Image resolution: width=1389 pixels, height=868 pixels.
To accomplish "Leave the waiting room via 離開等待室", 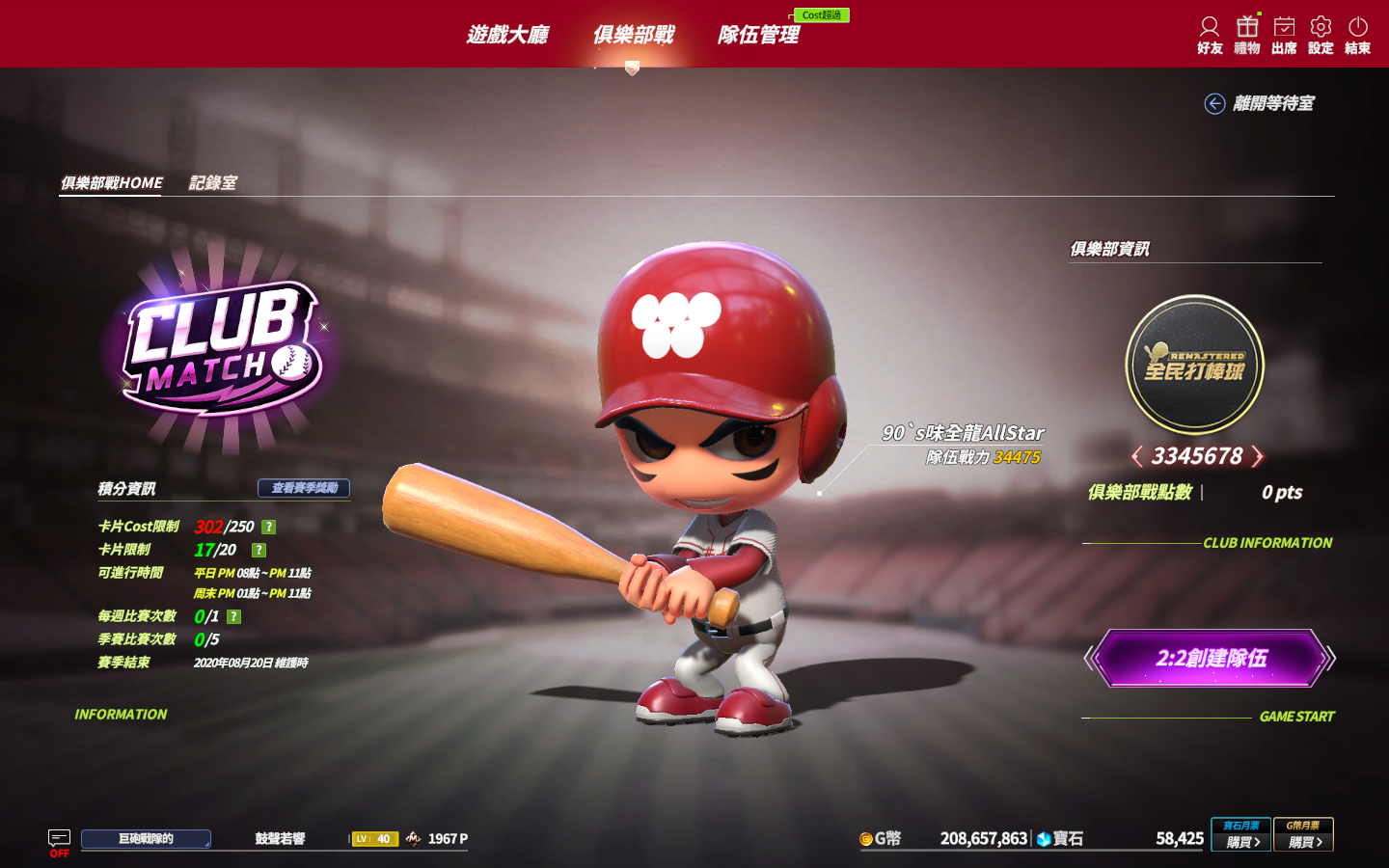I will click(1261, 103).
